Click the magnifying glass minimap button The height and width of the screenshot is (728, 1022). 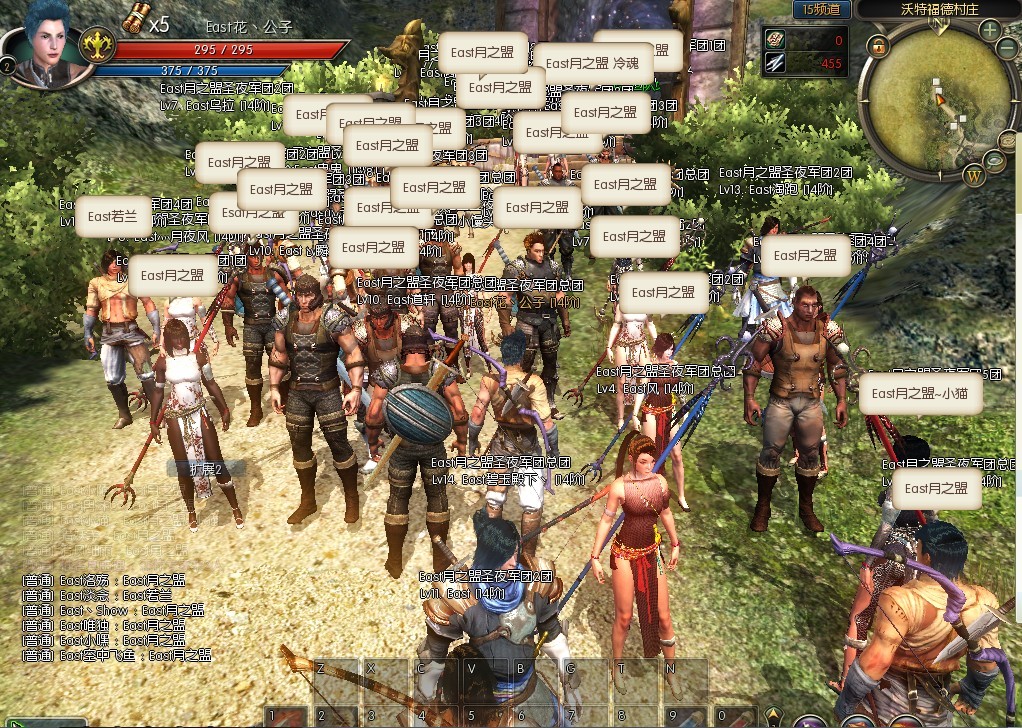tap(995, 160)
